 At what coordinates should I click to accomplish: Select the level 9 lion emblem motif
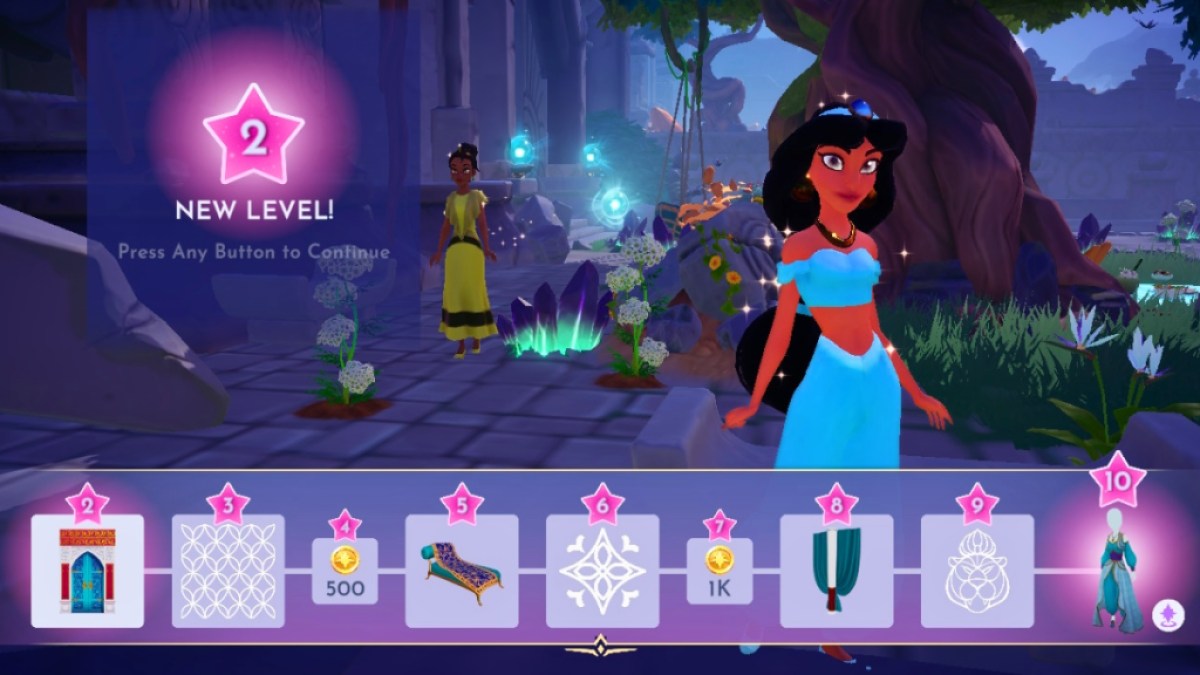coord(977,571)
